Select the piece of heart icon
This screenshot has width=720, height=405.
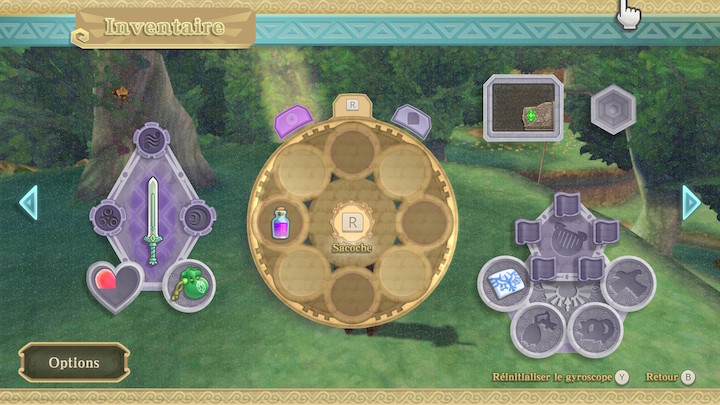(114, 285)
